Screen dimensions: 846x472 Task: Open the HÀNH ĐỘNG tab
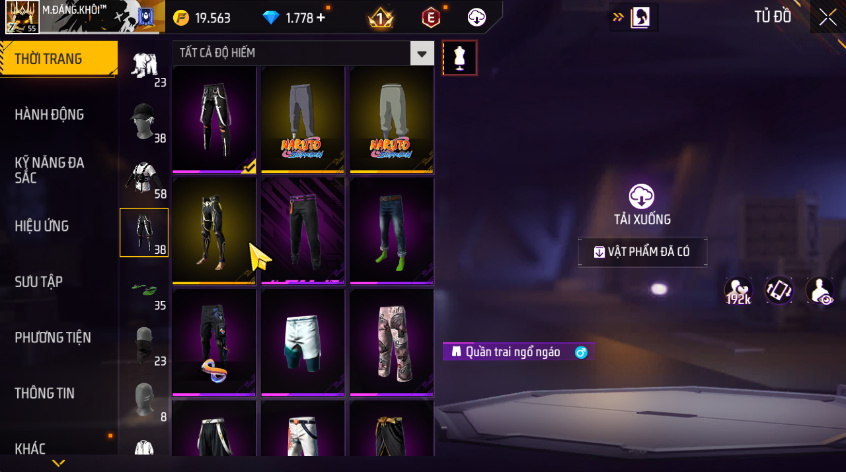(x=50, y=115)
